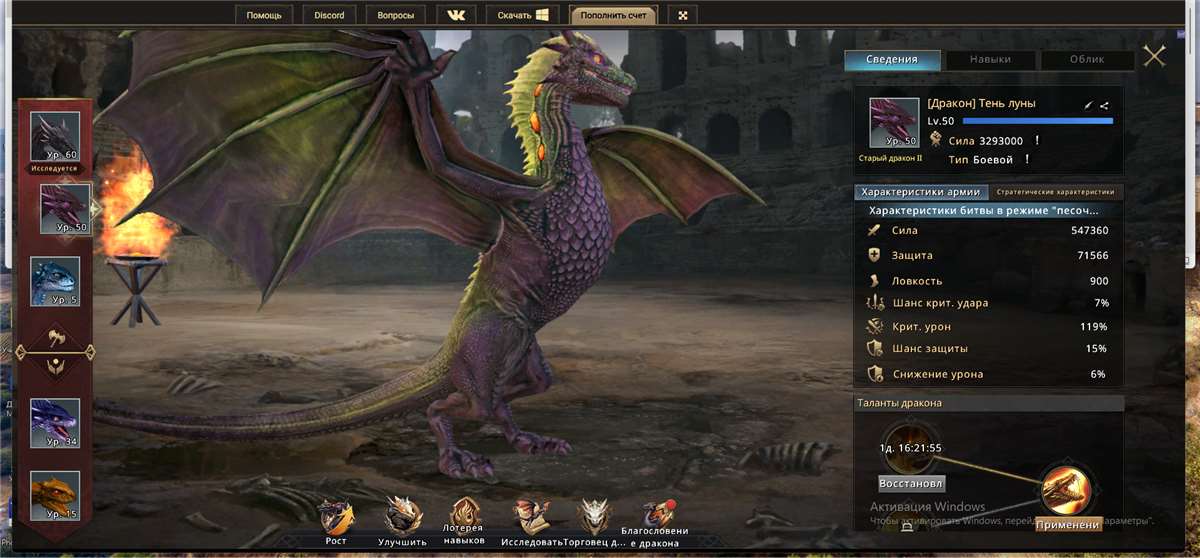Image resolution: width=1200 pixels, height=558 pixels.
Task: Click the Рост dragon growth icon
Action: (336, 518)
